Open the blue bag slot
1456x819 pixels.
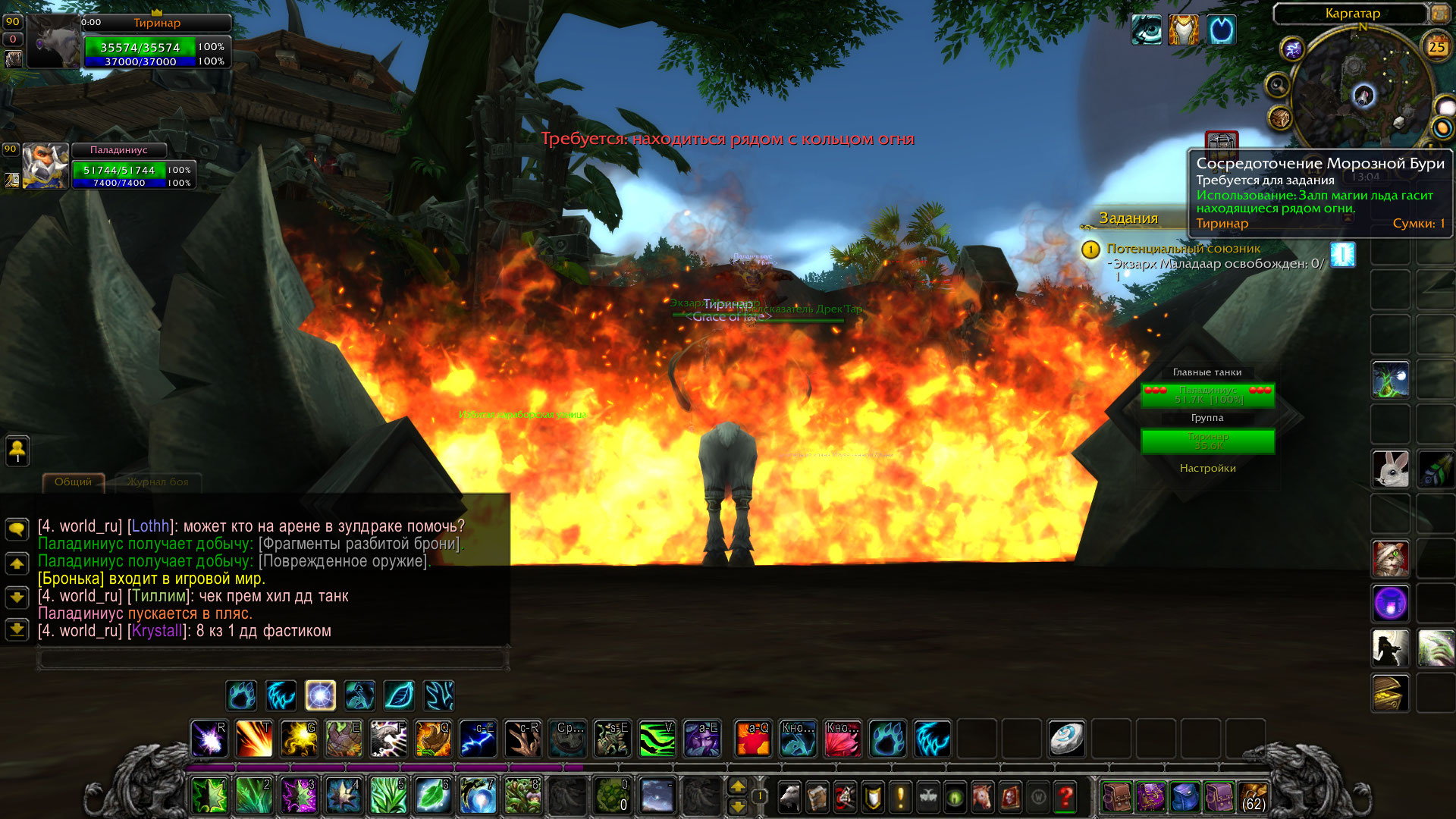(1185, 796)
